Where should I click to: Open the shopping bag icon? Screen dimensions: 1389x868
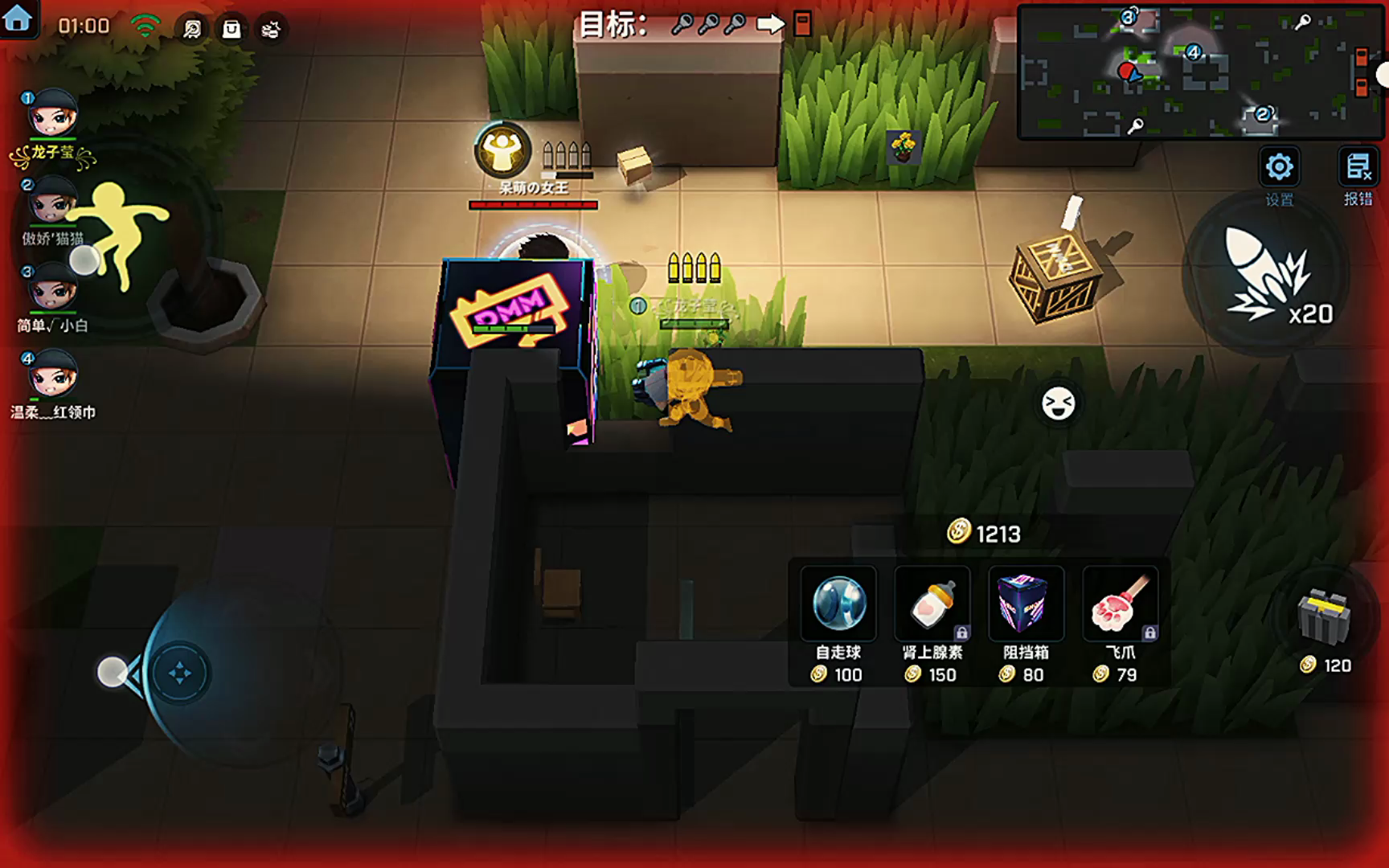[231, 30]
